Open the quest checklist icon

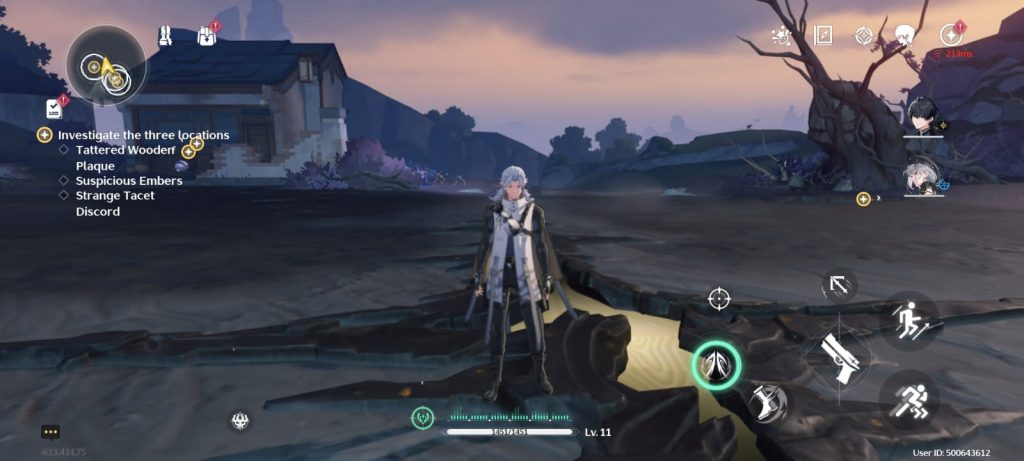tap(53, 108)
